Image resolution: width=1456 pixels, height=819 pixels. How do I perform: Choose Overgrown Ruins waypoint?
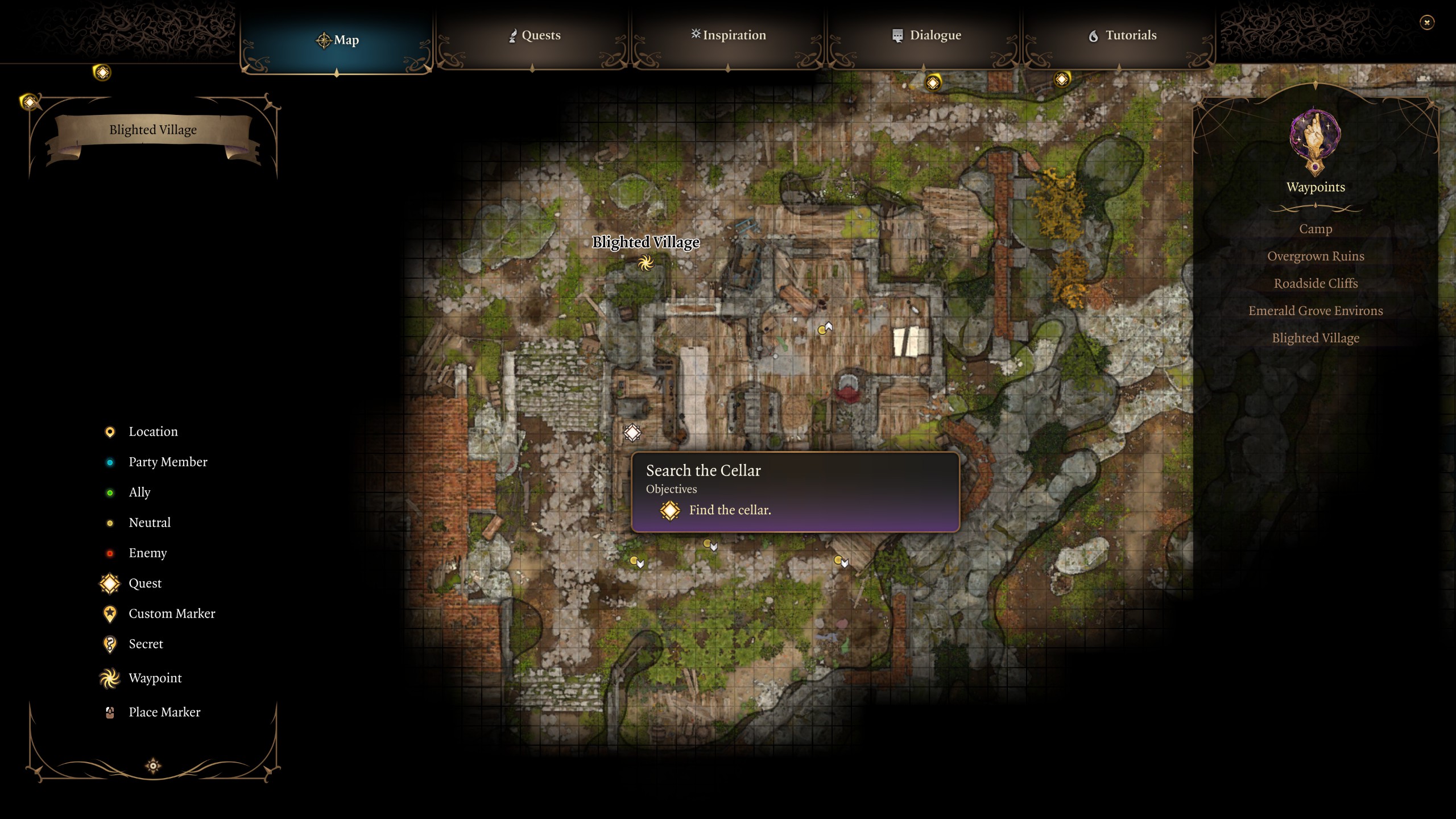[x=1315, y=256]
